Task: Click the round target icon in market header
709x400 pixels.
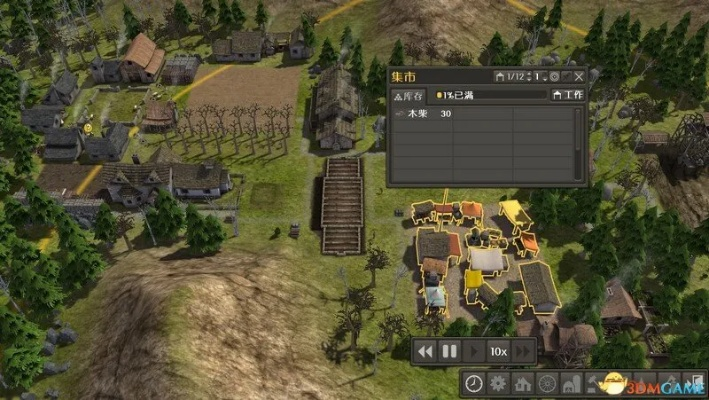Action: (553, 76)
